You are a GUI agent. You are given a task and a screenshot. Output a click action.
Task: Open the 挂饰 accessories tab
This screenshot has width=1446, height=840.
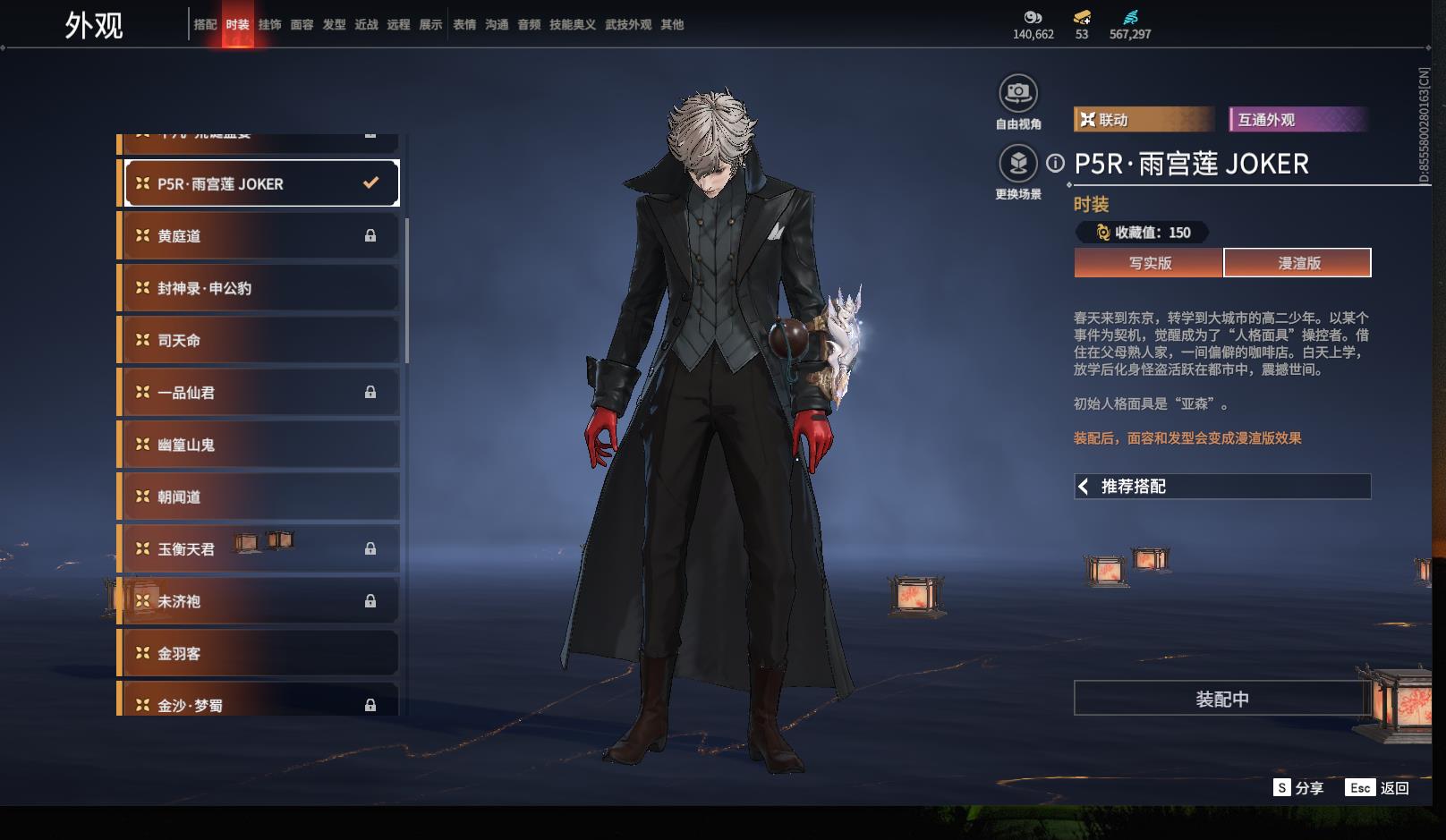coord(269,25)
